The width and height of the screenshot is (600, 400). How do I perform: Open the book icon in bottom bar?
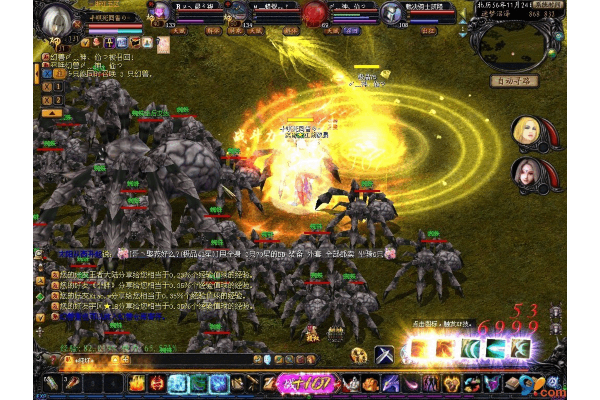(x=511, y=383)
